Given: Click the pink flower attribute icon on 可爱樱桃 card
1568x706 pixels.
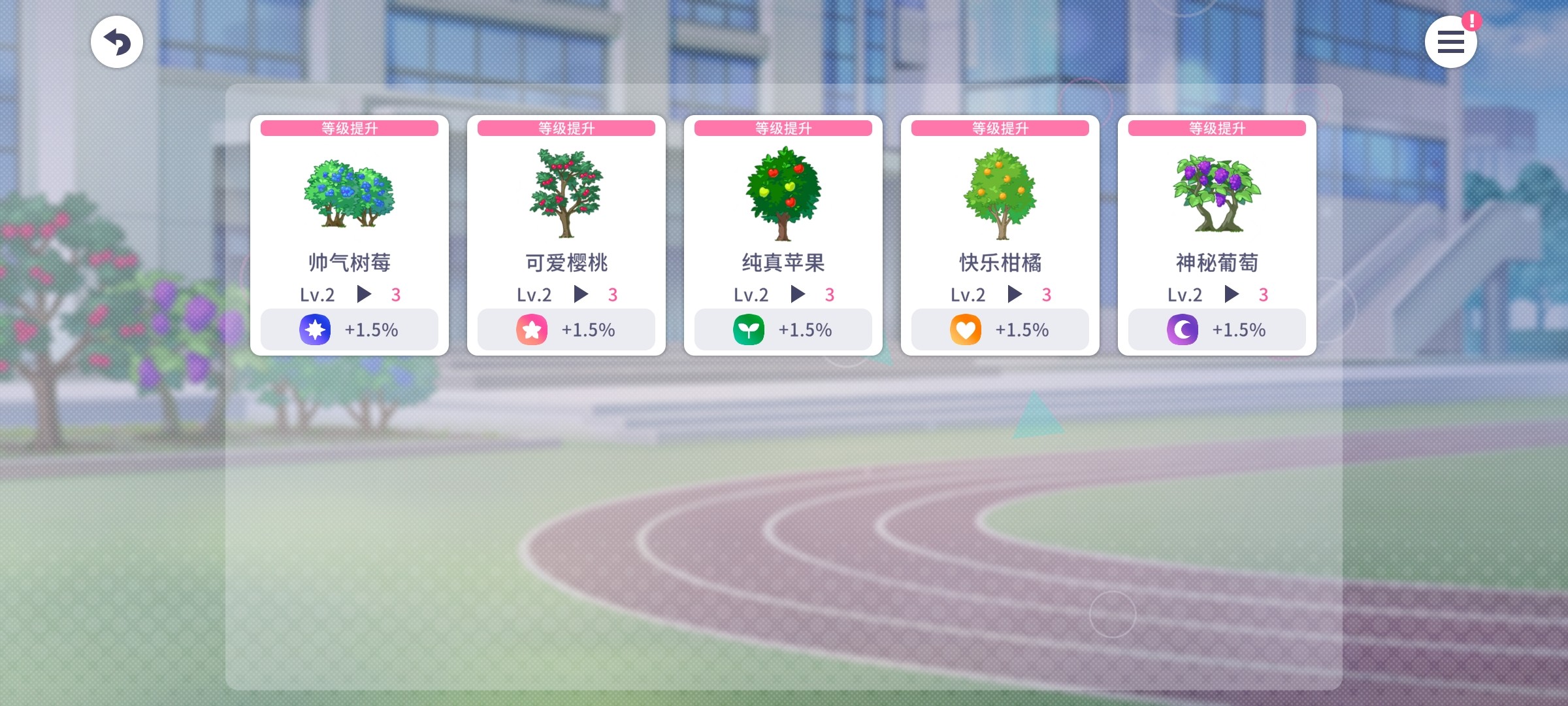Looking at the screenshot, I should [x=531, y=329].
